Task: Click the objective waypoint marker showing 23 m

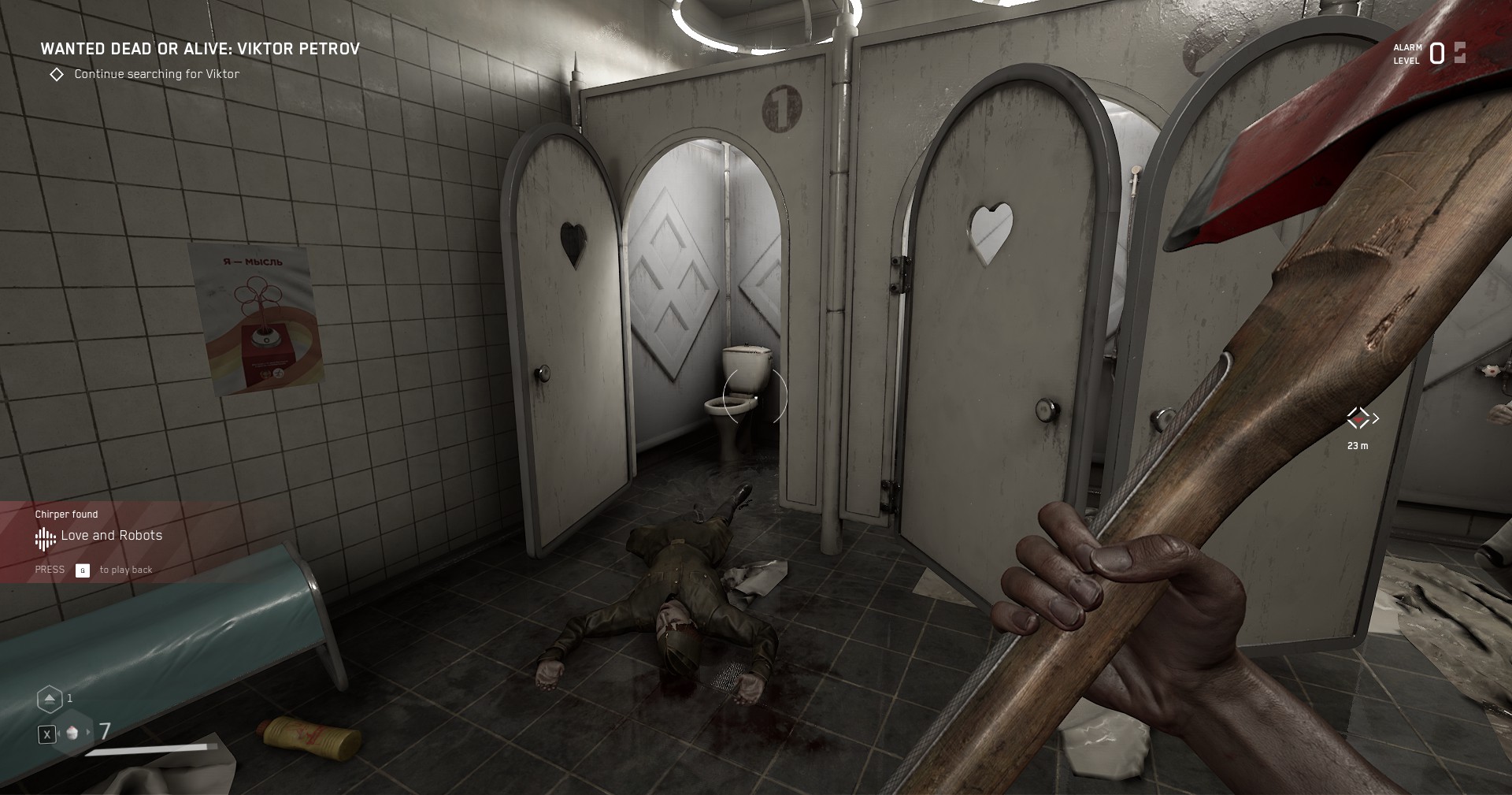Action: [x=1358, y=418]
